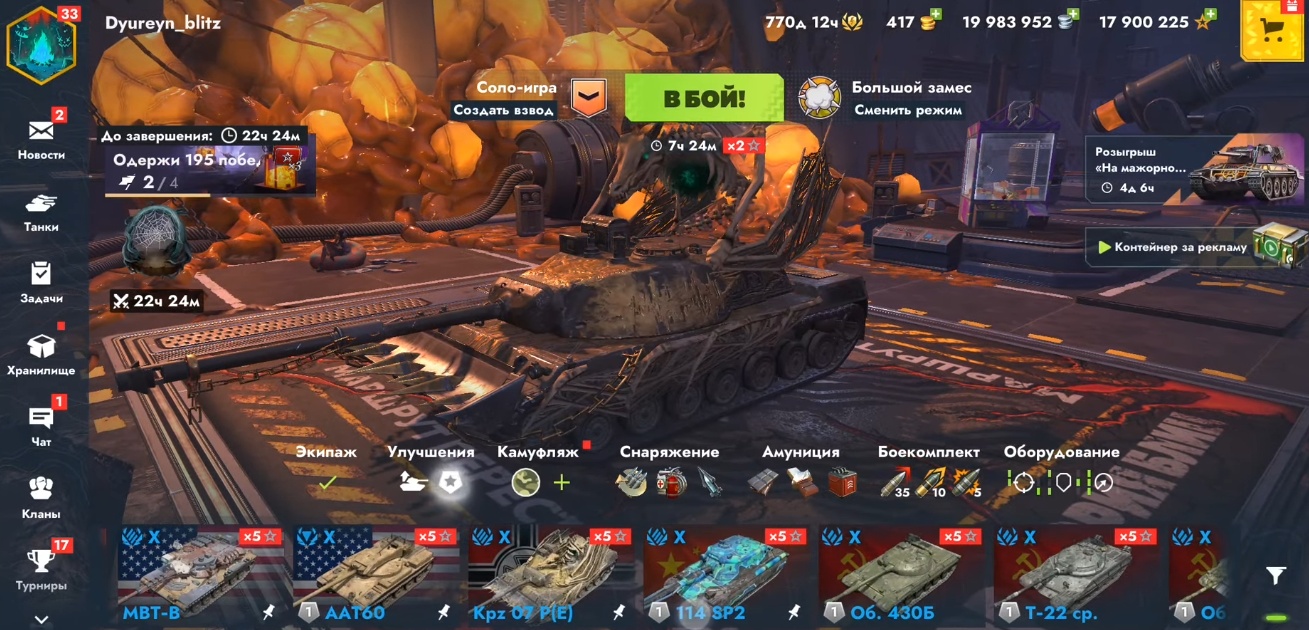Choose the AAT60 tank card
The height and width of the screenshot is (630, 1309).
375,572
